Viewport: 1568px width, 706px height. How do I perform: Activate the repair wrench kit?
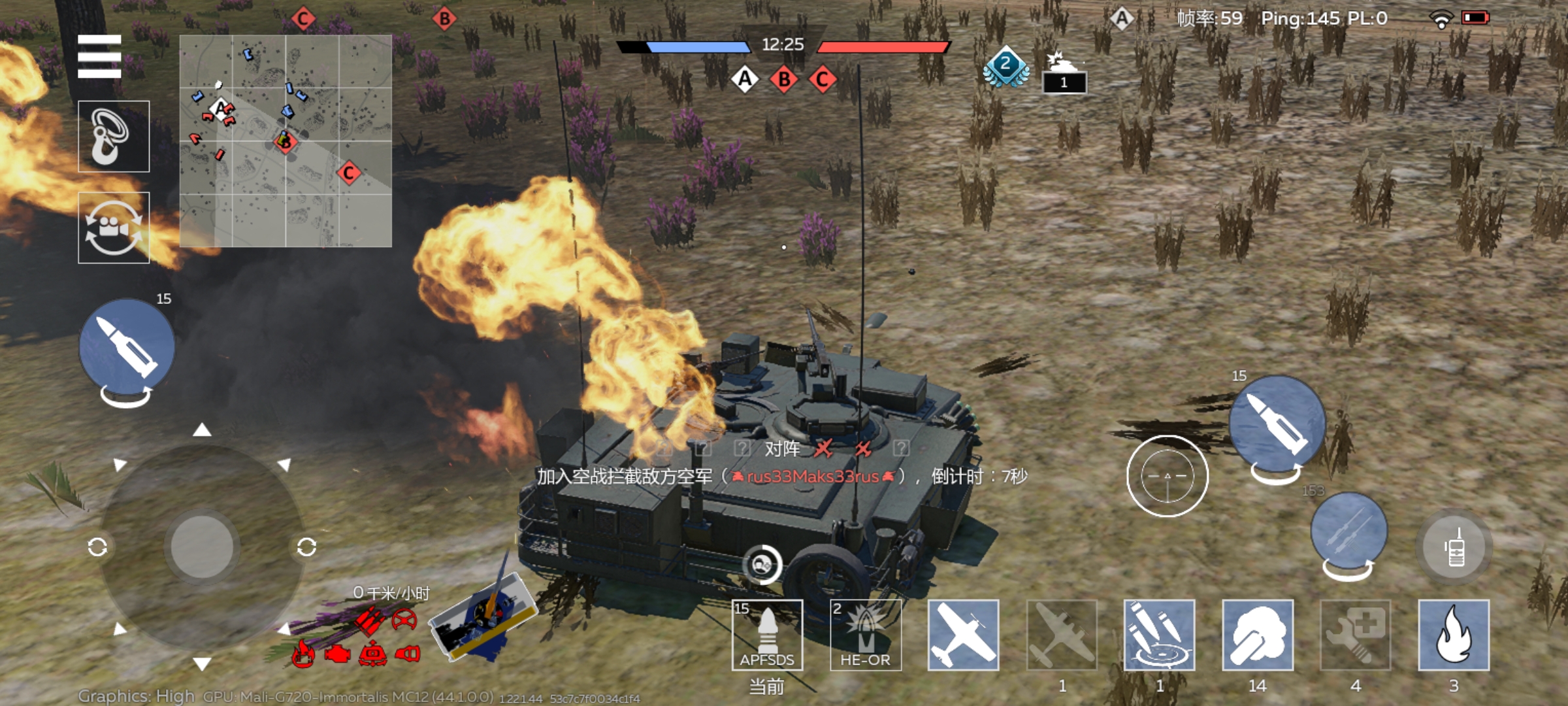1356,635
